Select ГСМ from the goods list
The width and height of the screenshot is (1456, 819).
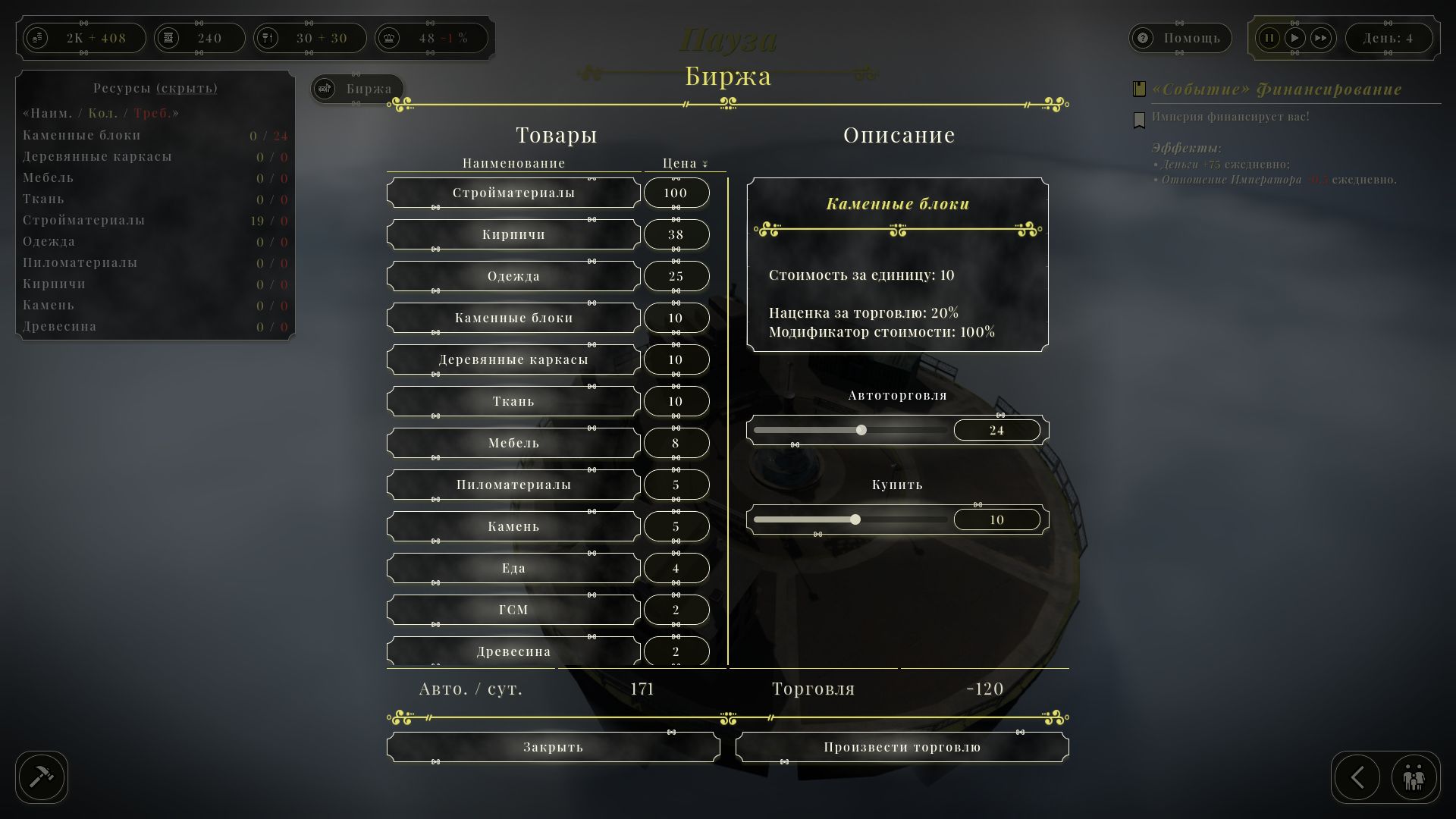[x=513, y=610]
